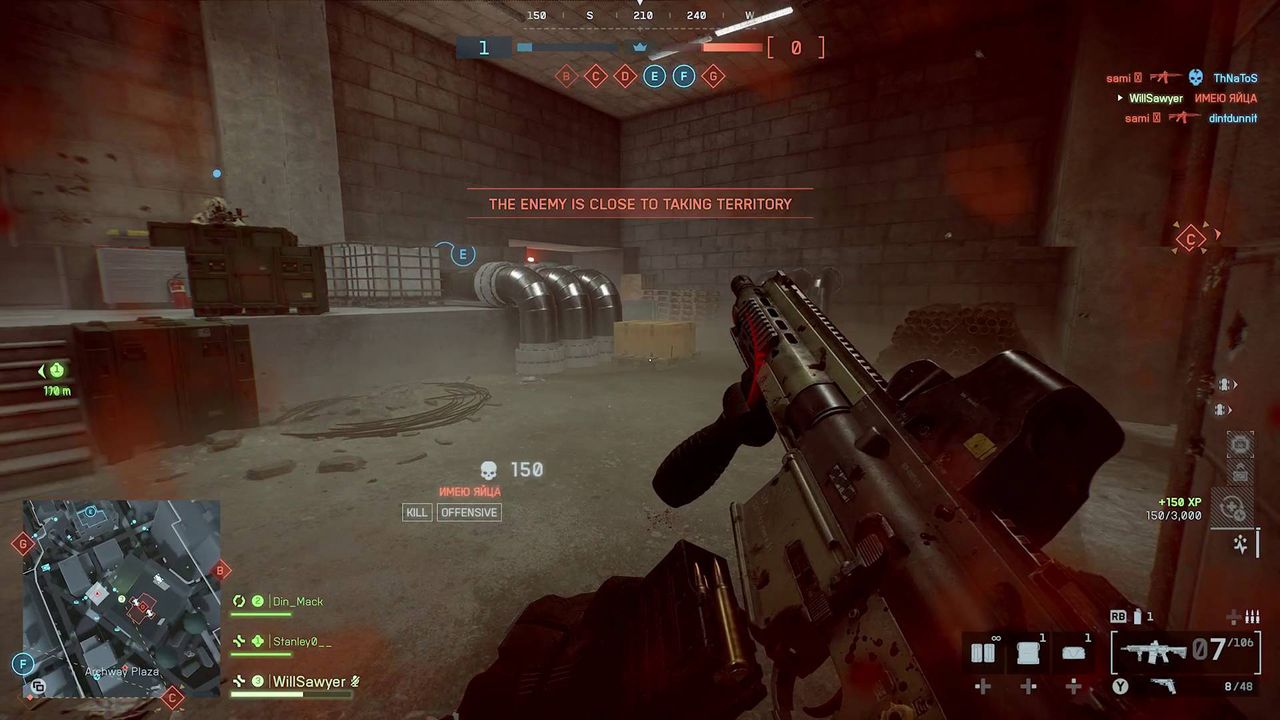Select objective tab G in the top objective row
Image resolution: width=1280 pixels, height=720 pixels.
(713, 75)
